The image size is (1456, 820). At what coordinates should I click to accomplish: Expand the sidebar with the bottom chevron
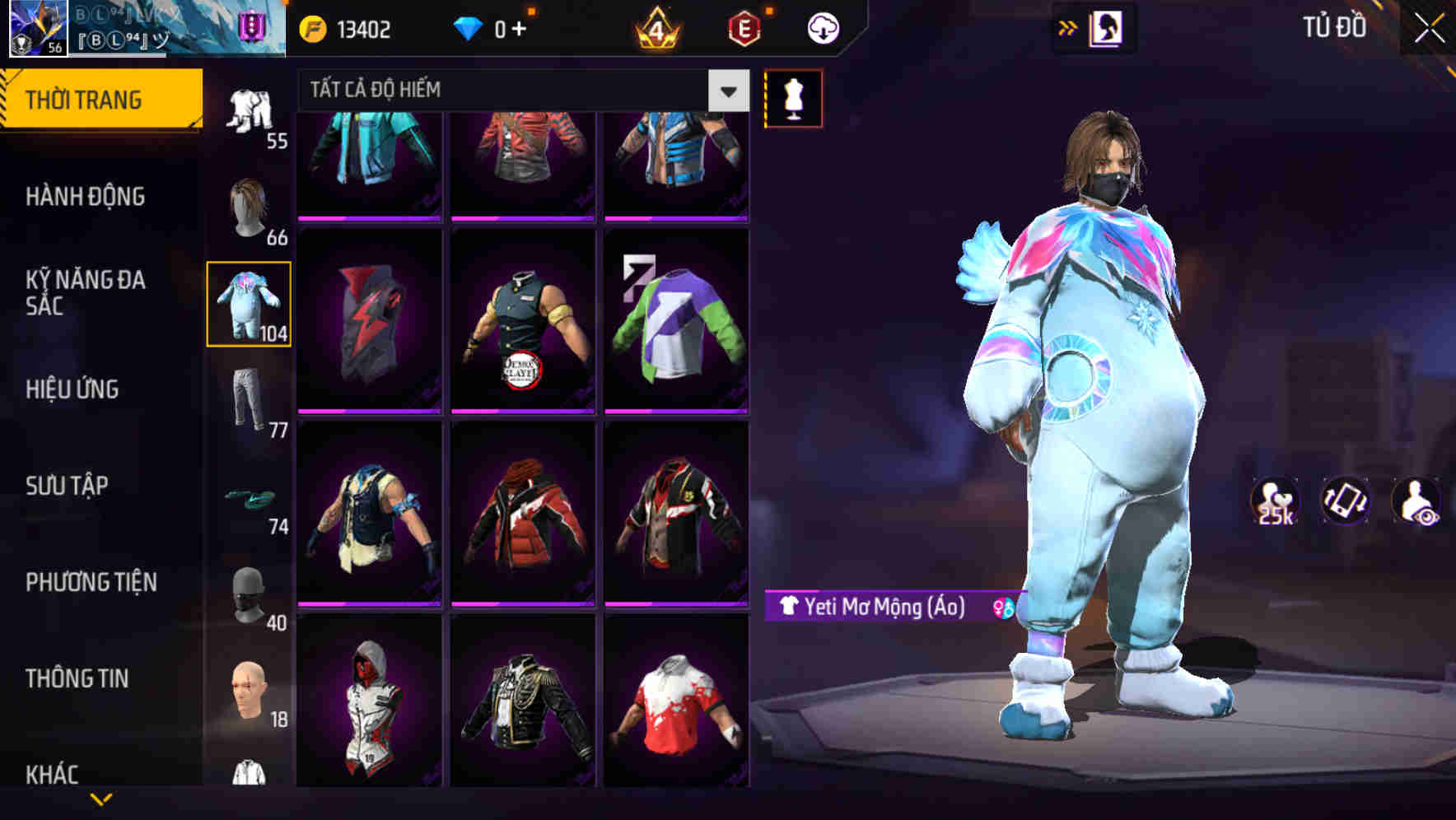(102, 799)
